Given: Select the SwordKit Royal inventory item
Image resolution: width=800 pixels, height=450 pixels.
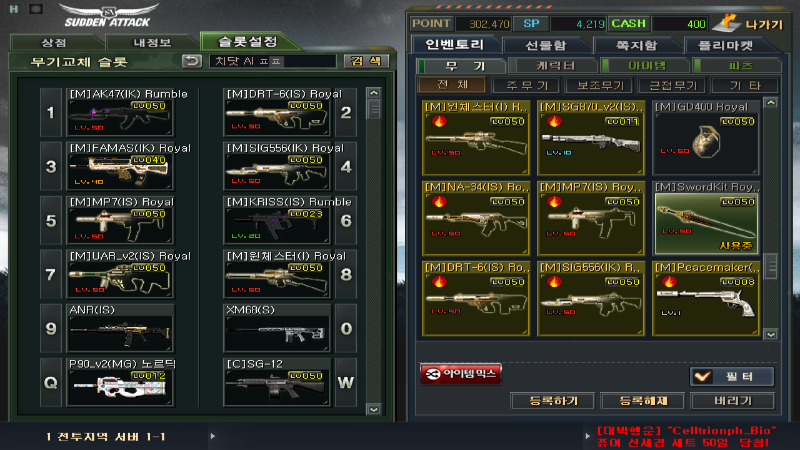Looking at the screenshot, I should [x=706, y=214].
